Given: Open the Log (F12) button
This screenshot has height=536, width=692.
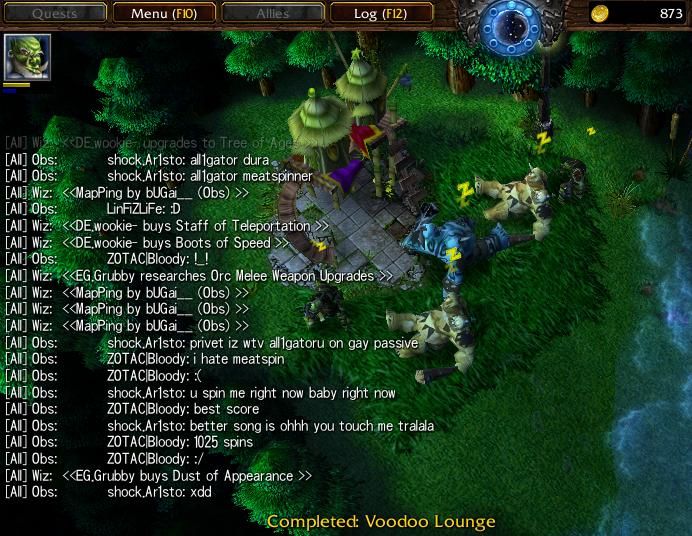Looking at the screenshot, I should point(379,14).
